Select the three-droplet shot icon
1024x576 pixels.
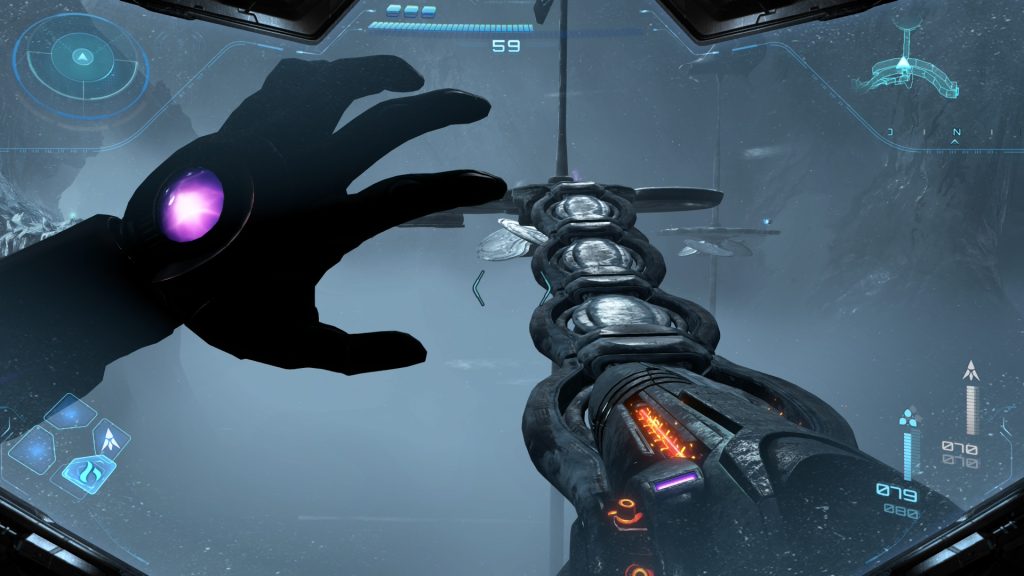click(x=908, y=416)
